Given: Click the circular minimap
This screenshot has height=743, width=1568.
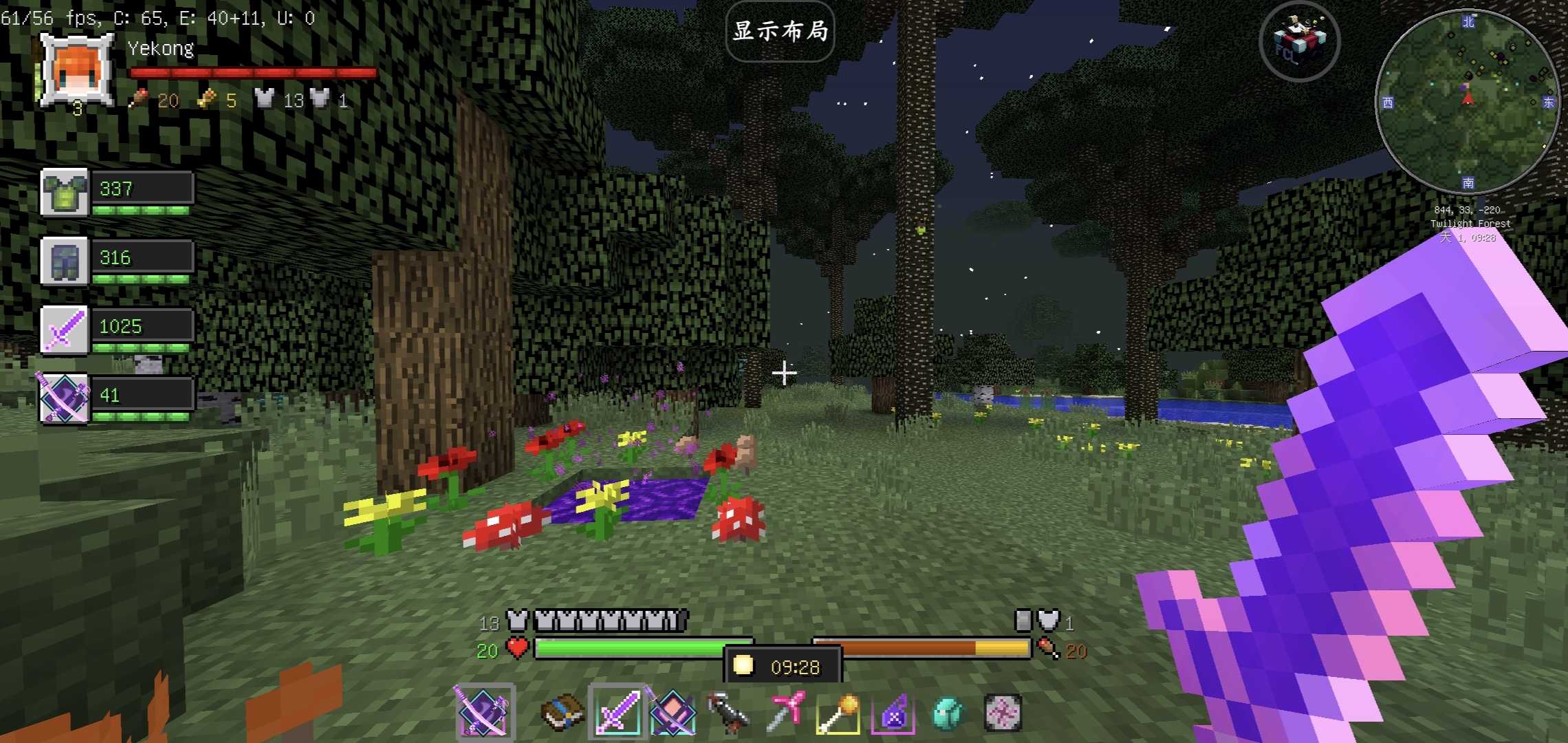Looking at the screenshot, I should pyautogui.click(x=1467, y=102).
